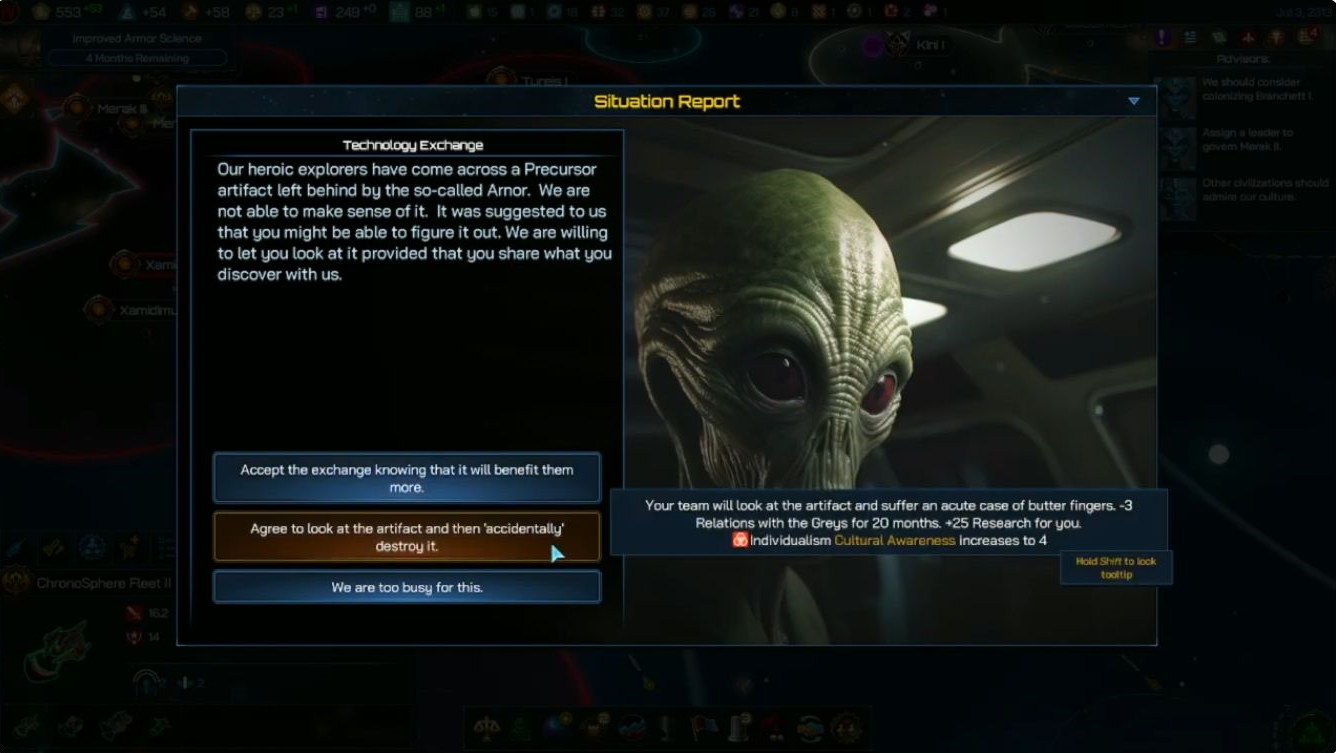1336x753 pixels.
Task: Agree to look and 'accidentally' destroy artifact
Action: (x=406, y=537)
